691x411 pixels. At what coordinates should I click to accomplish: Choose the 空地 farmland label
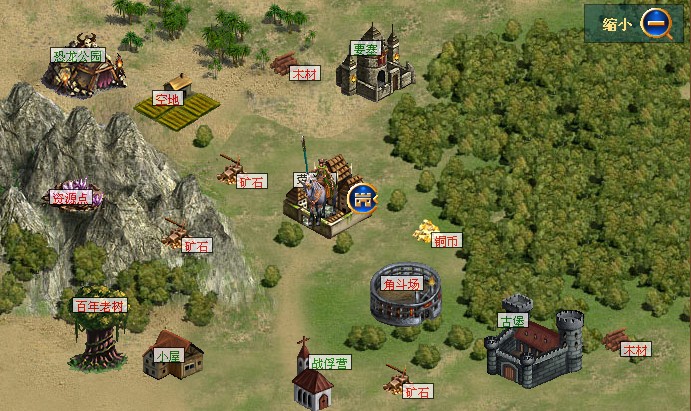pos(166,99)
